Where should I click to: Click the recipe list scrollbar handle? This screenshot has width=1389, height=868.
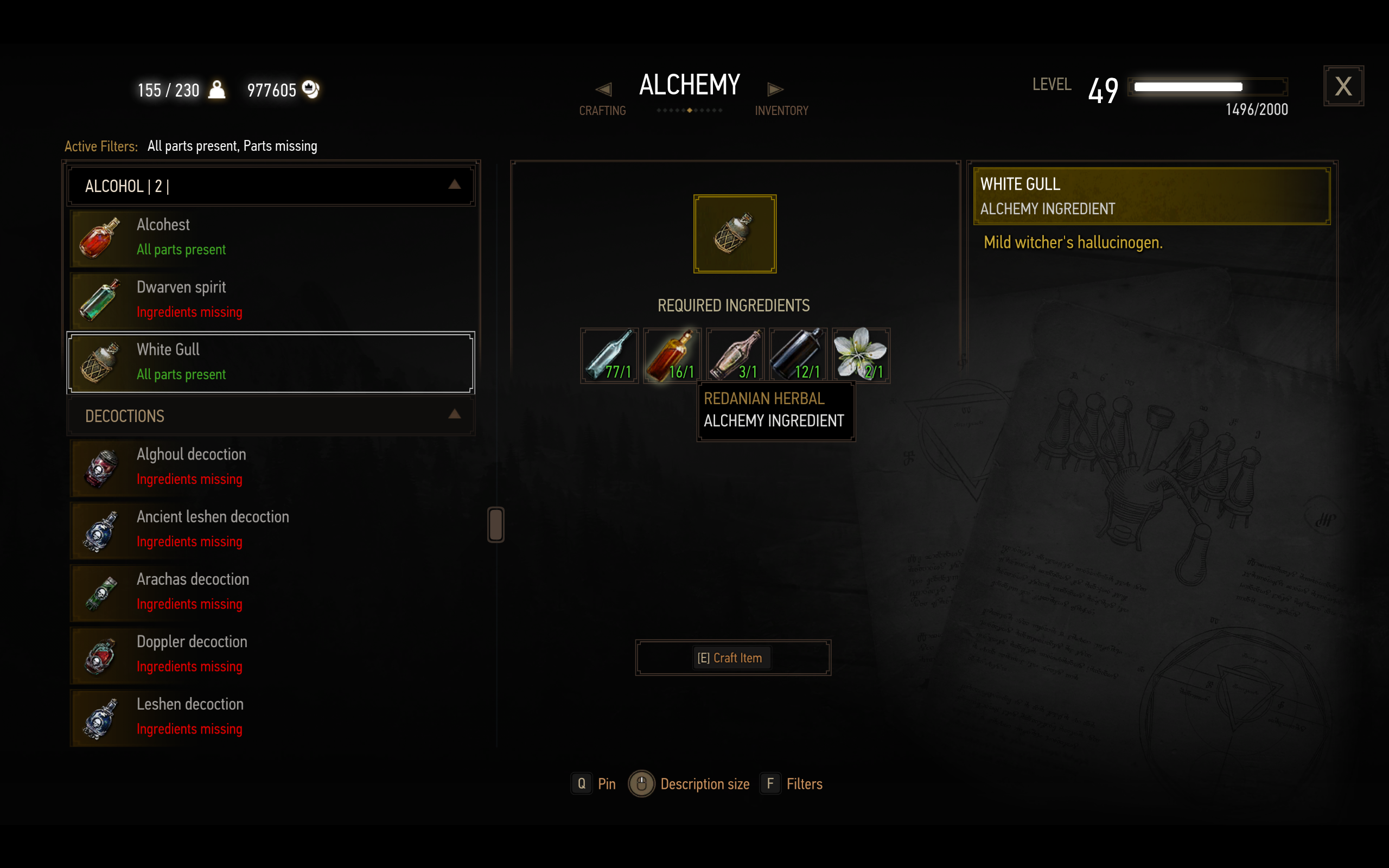pyautogui.click(x=496, y=524)
